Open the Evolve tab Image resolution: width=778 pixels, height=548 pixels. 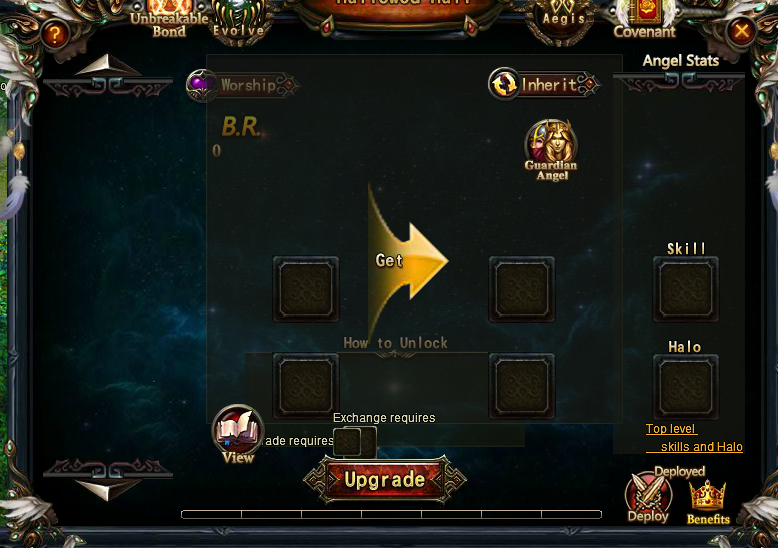[239, 20]
